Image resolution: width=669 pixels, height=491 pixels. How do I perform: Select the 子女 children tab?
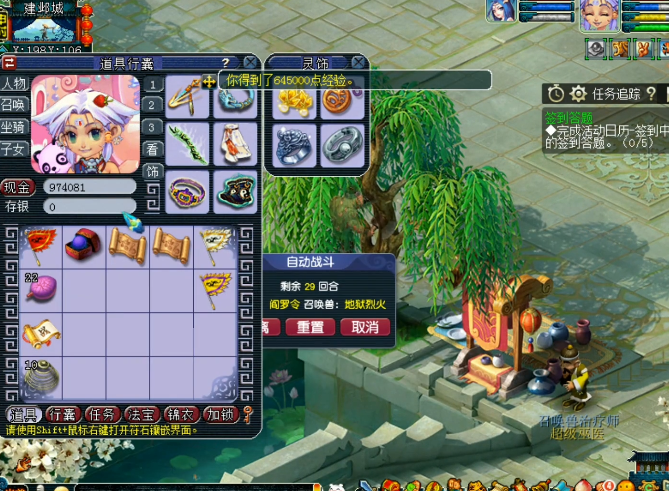coord(14,149)
